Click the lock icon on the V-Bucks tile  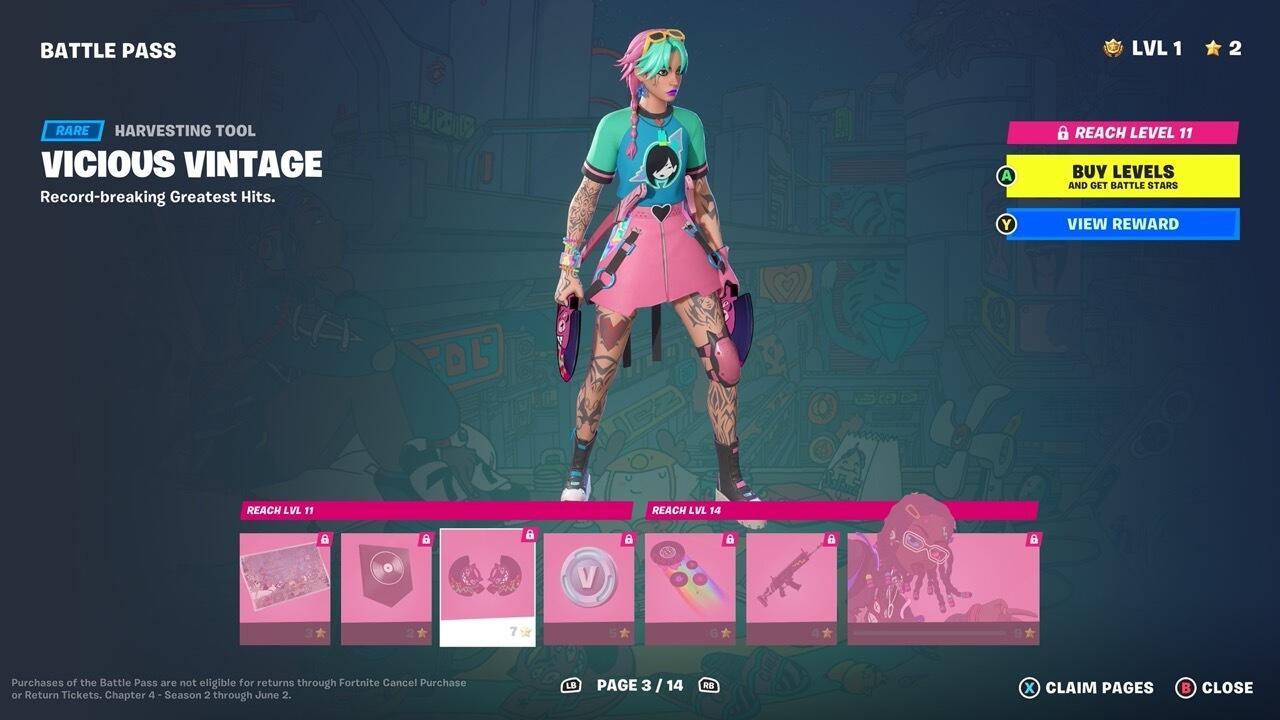click(x=627, y=537)
